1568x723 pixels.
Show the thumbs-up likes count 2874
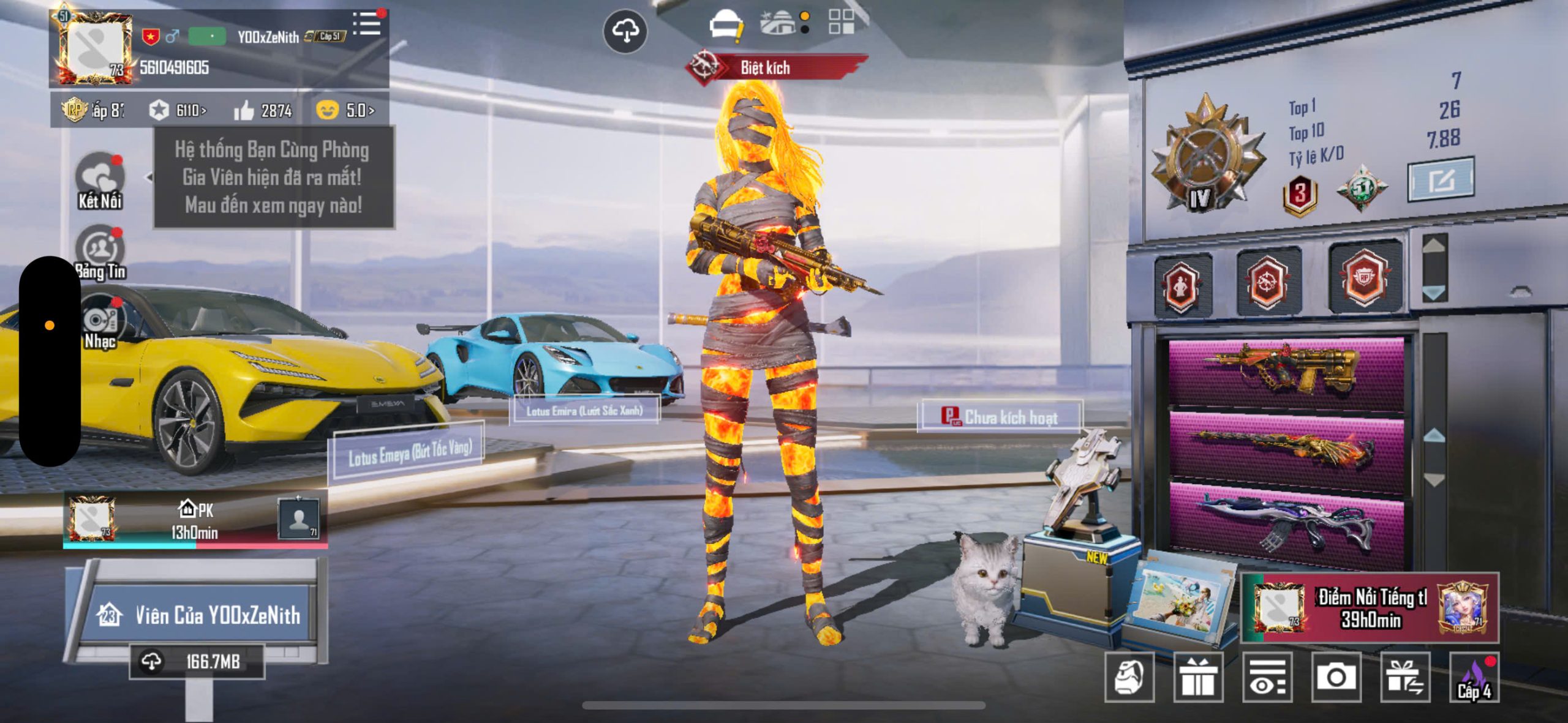point(263,110)
